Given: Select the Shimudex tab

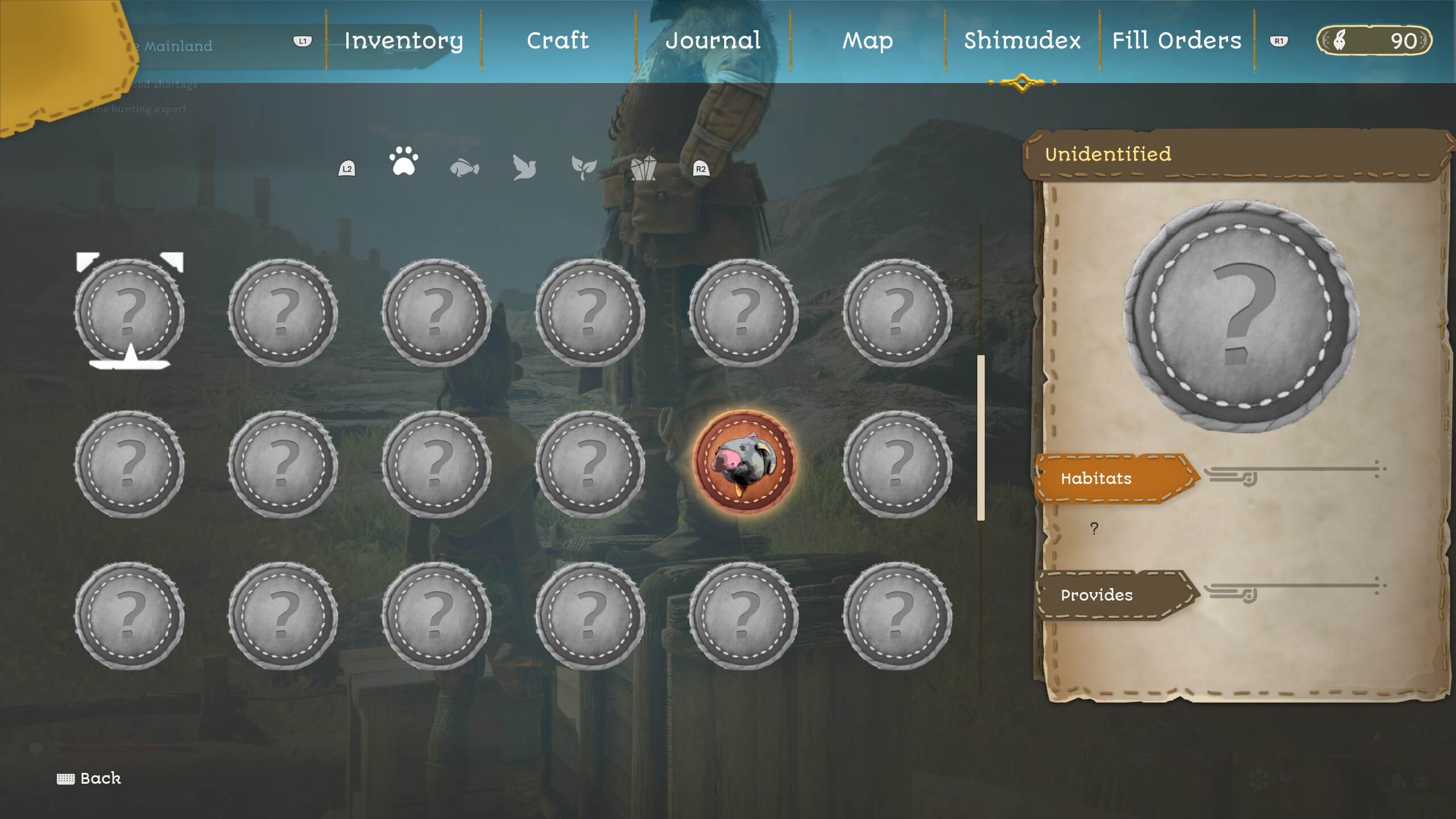Looking at the screenshot, I should click(1022, 41).
